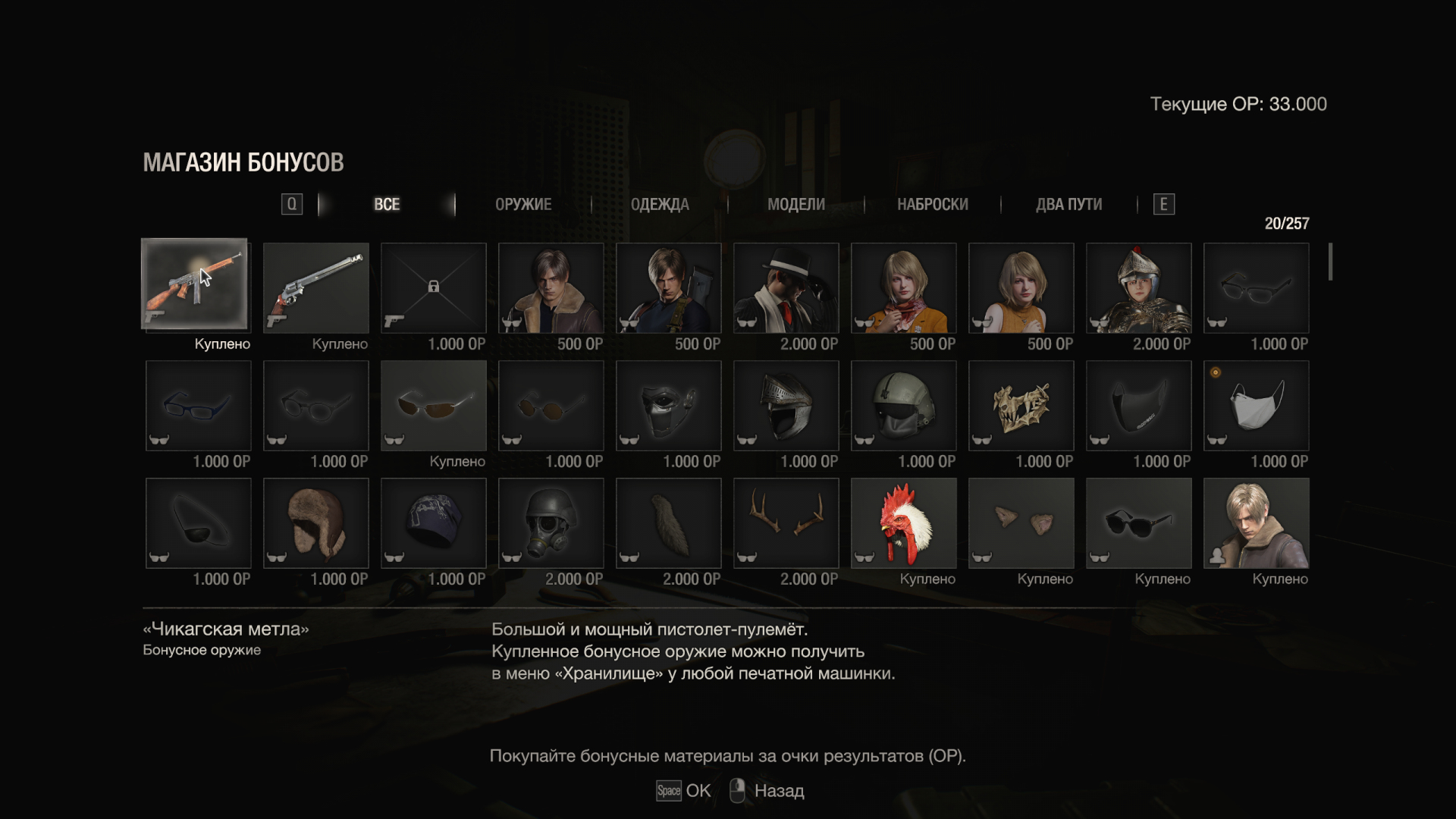Open the НАБРОСКИ tab

pos(932,205)
